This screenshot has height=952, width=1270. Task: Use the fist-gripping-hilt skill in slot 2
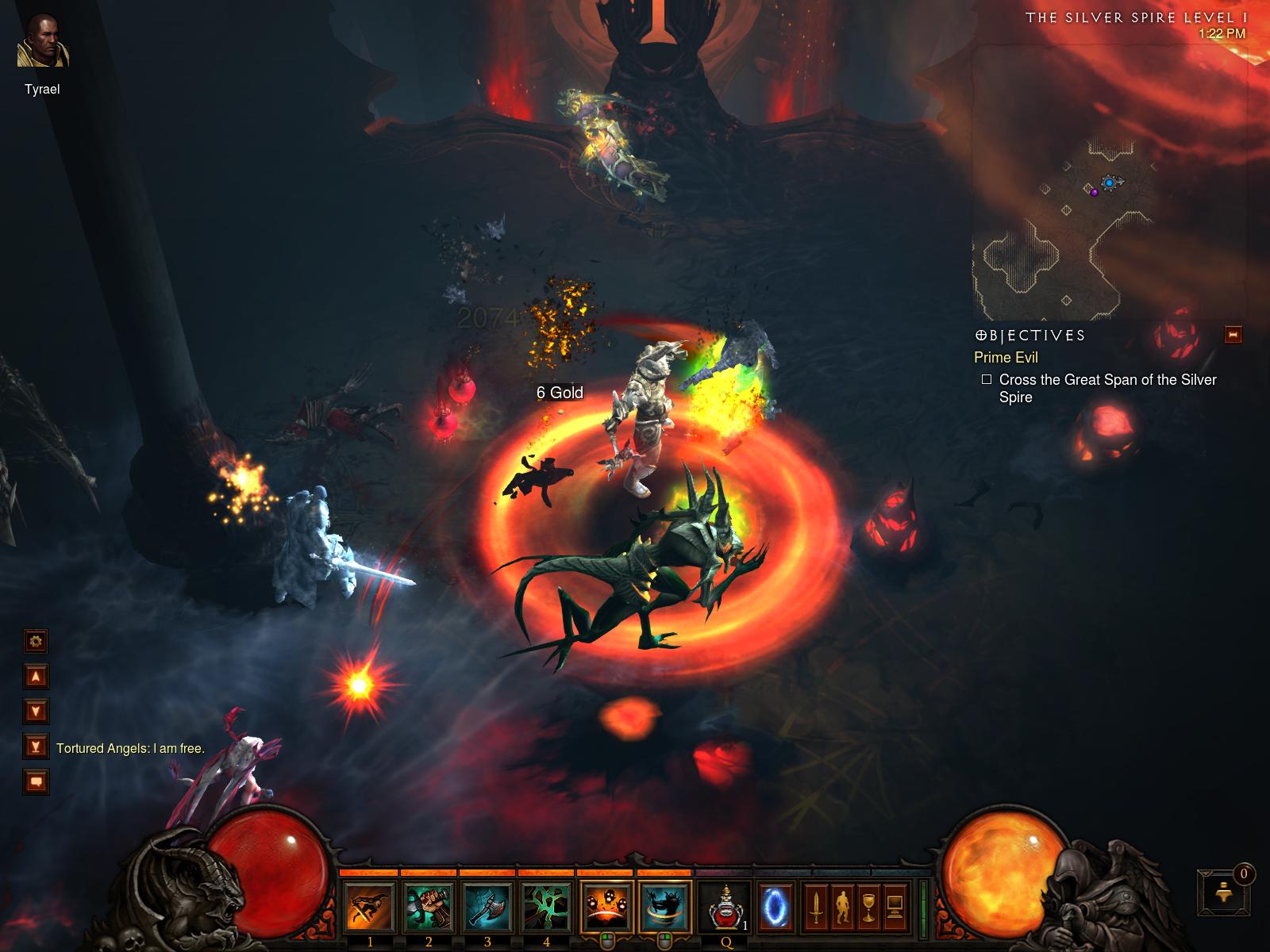click(x=429, y=905)
